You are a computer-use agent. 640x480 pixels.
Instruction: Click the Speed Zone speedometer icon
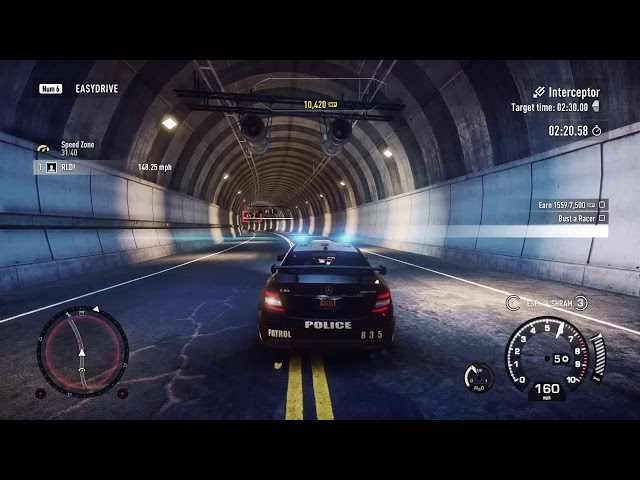[43, 148]
